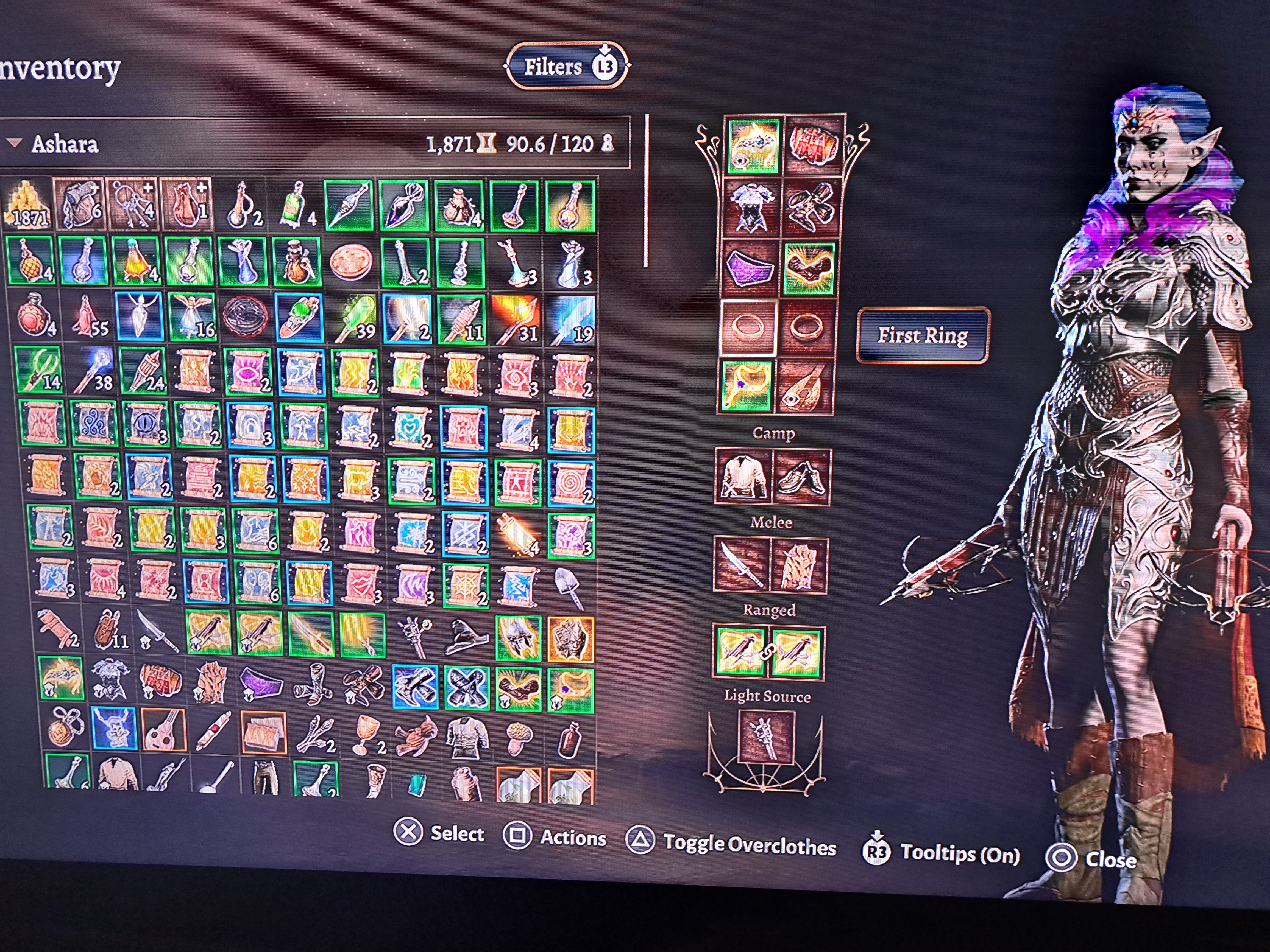Open the Filters button

coord(566,66)
